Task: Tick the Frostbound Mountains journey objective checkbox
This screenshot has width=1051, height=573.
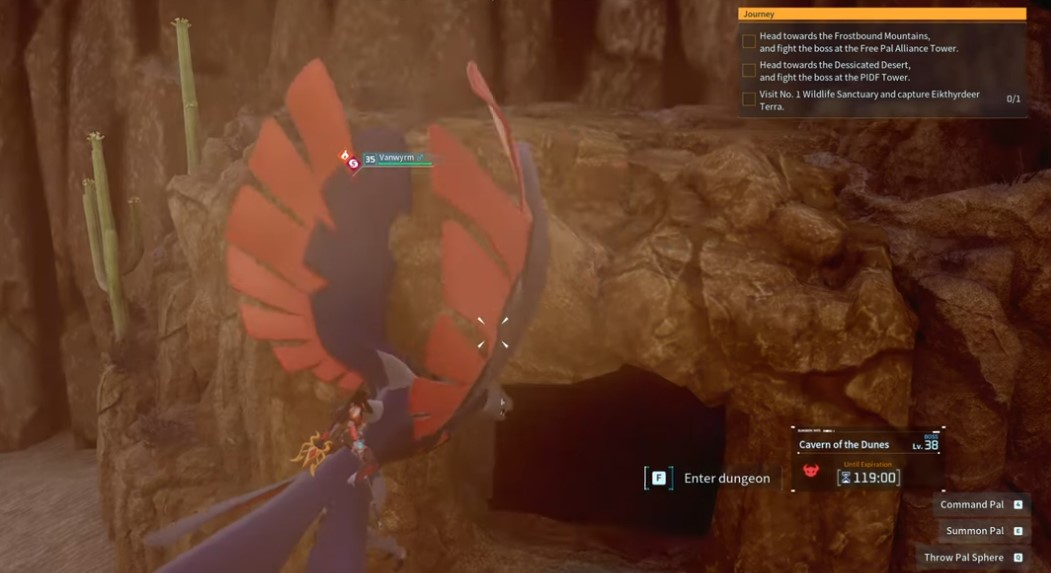Action: coord(749,42)
